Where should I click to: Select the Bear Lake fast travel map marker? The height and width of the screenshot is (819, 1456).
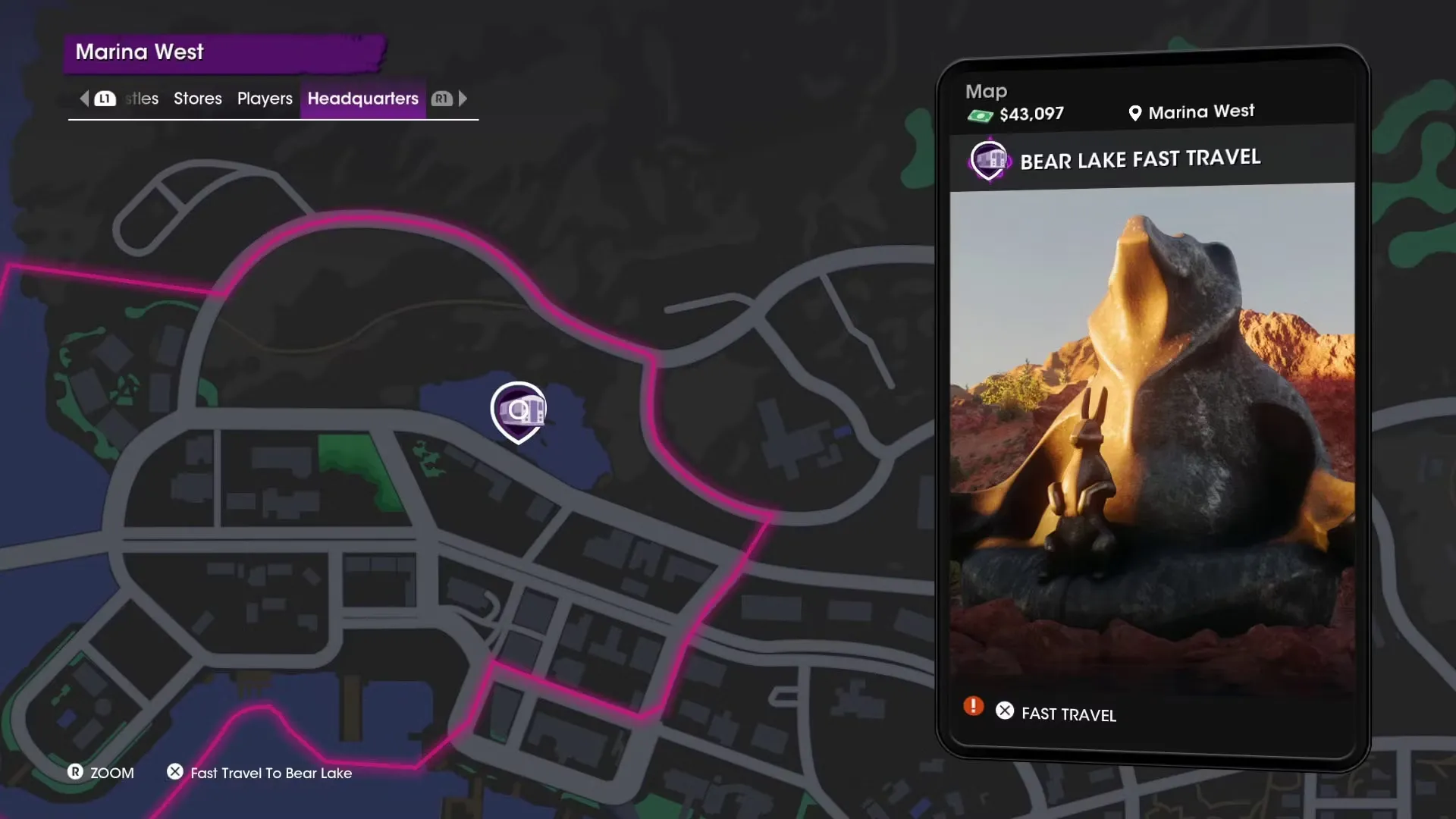point(519,412)
